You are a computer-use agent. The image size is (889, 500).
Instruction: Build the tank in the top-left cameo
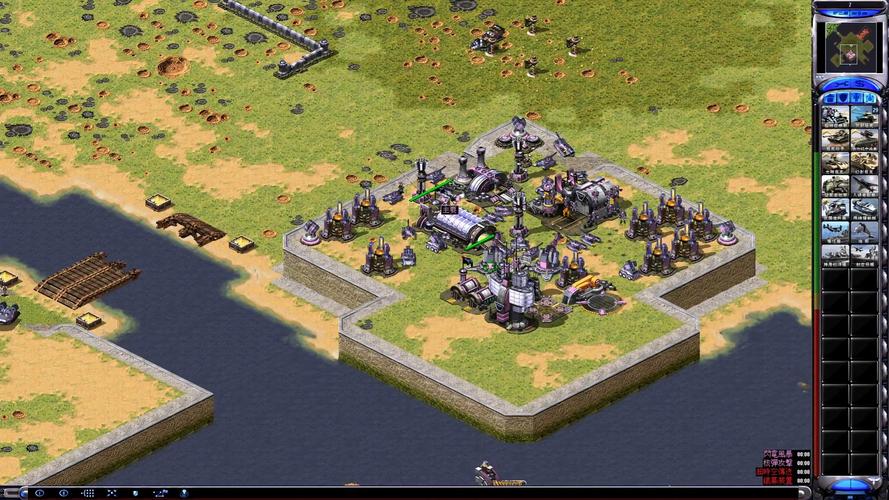coord(835,115)
